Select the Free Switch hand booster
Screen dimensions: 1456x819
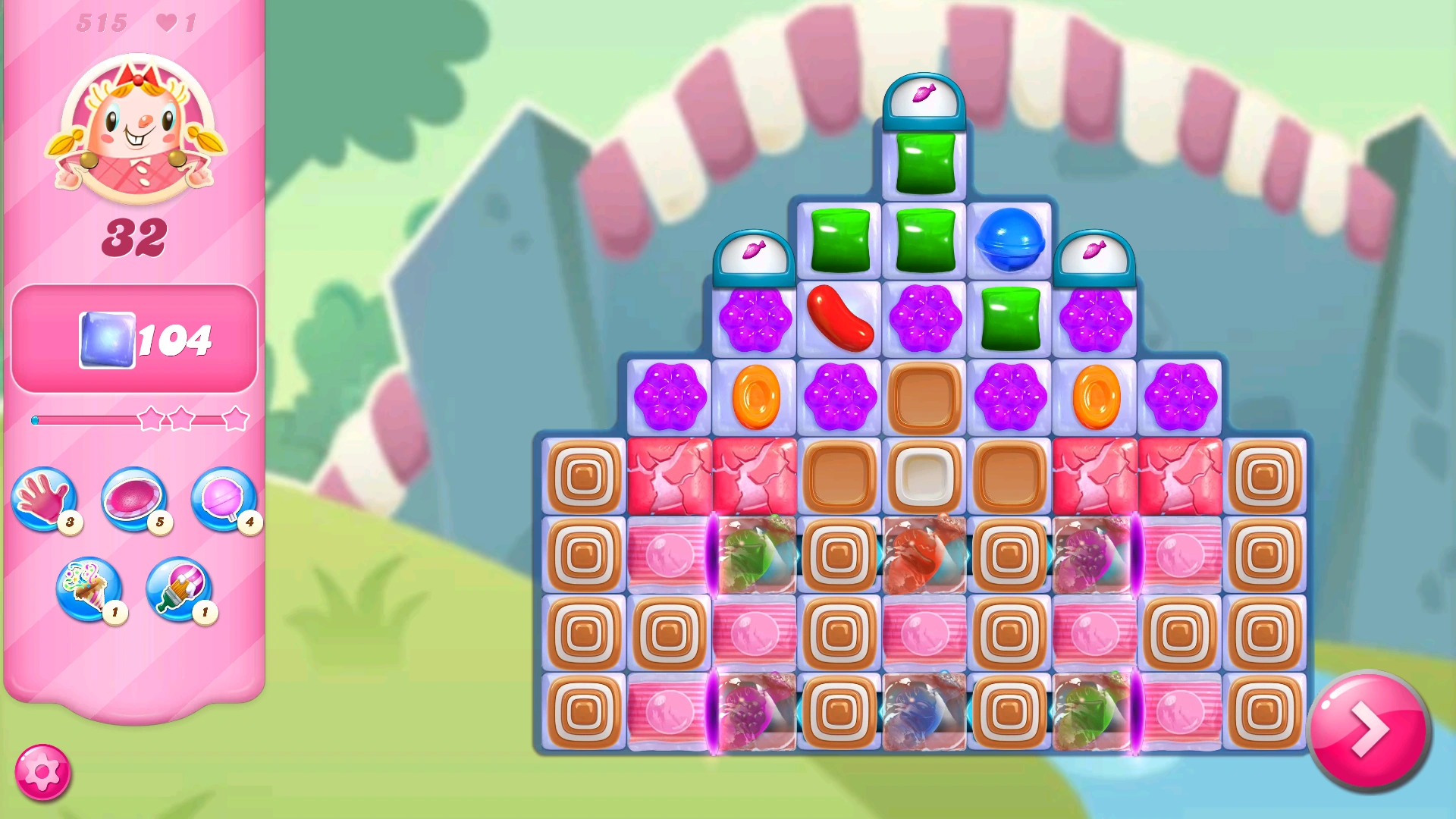45,500
